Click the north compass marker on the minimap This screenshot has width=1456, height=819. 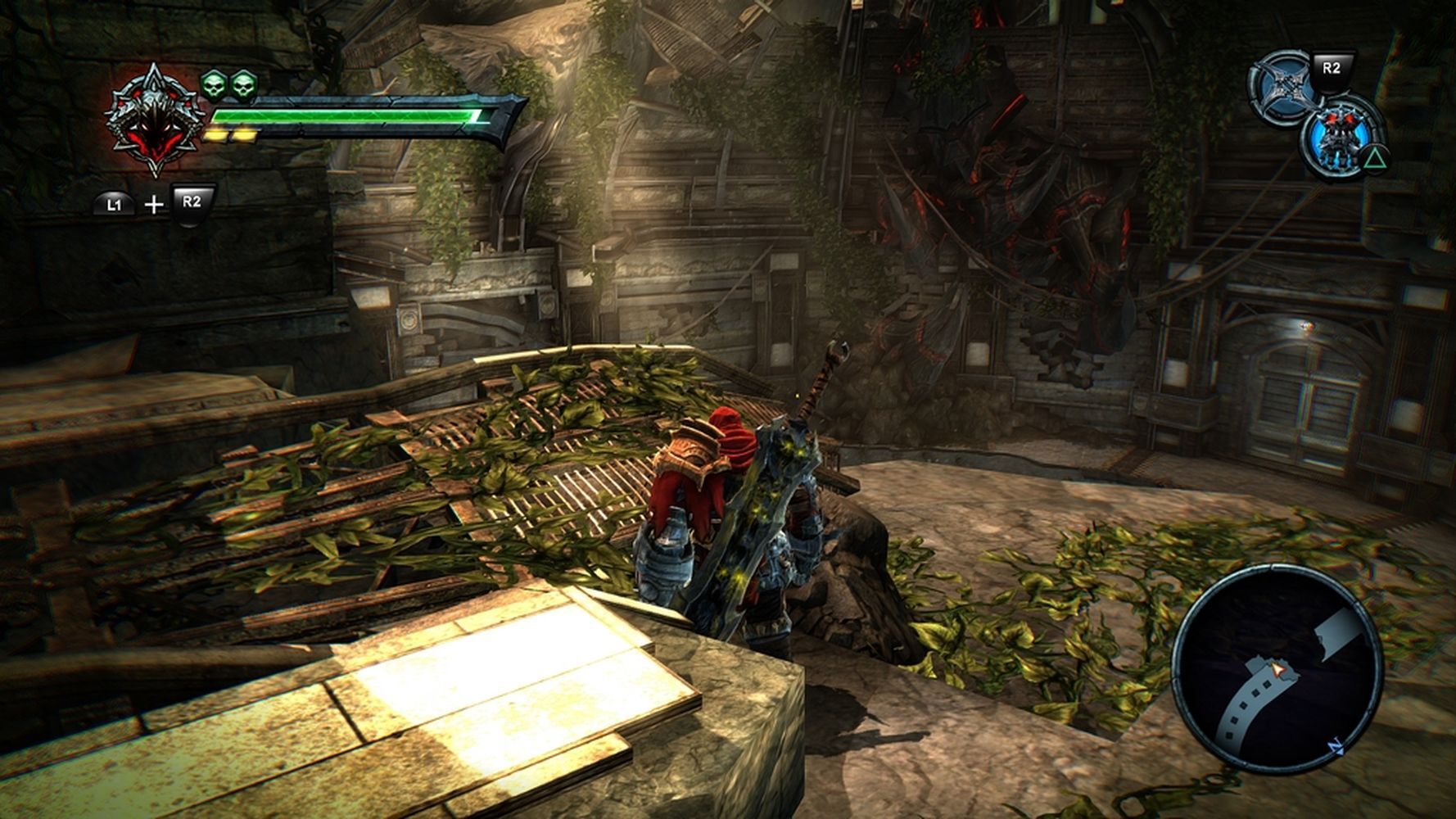[1336, 747]
